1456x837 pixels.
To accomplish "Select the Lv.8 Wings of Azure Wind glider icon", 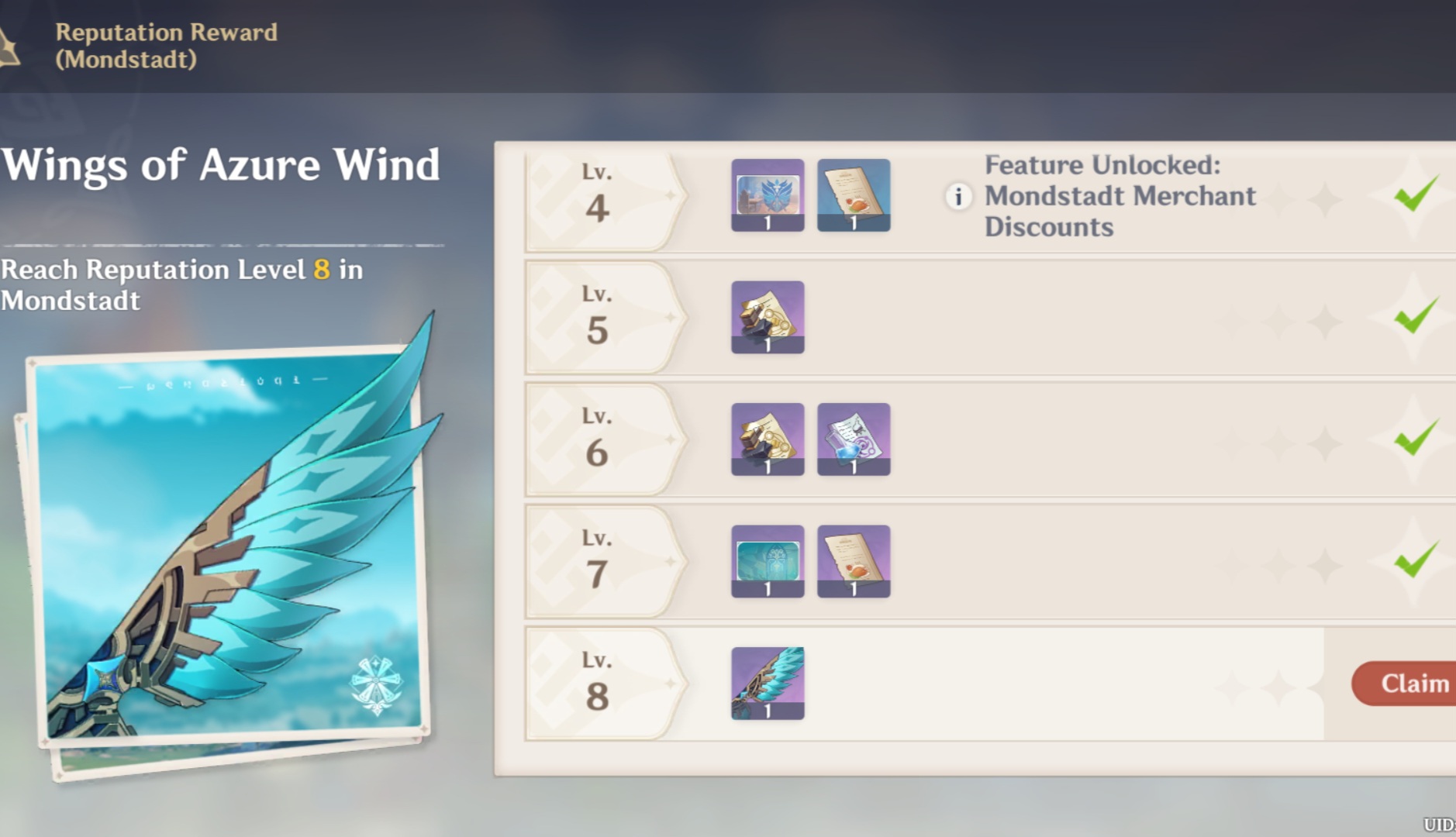I will click(x=766, y=683).
